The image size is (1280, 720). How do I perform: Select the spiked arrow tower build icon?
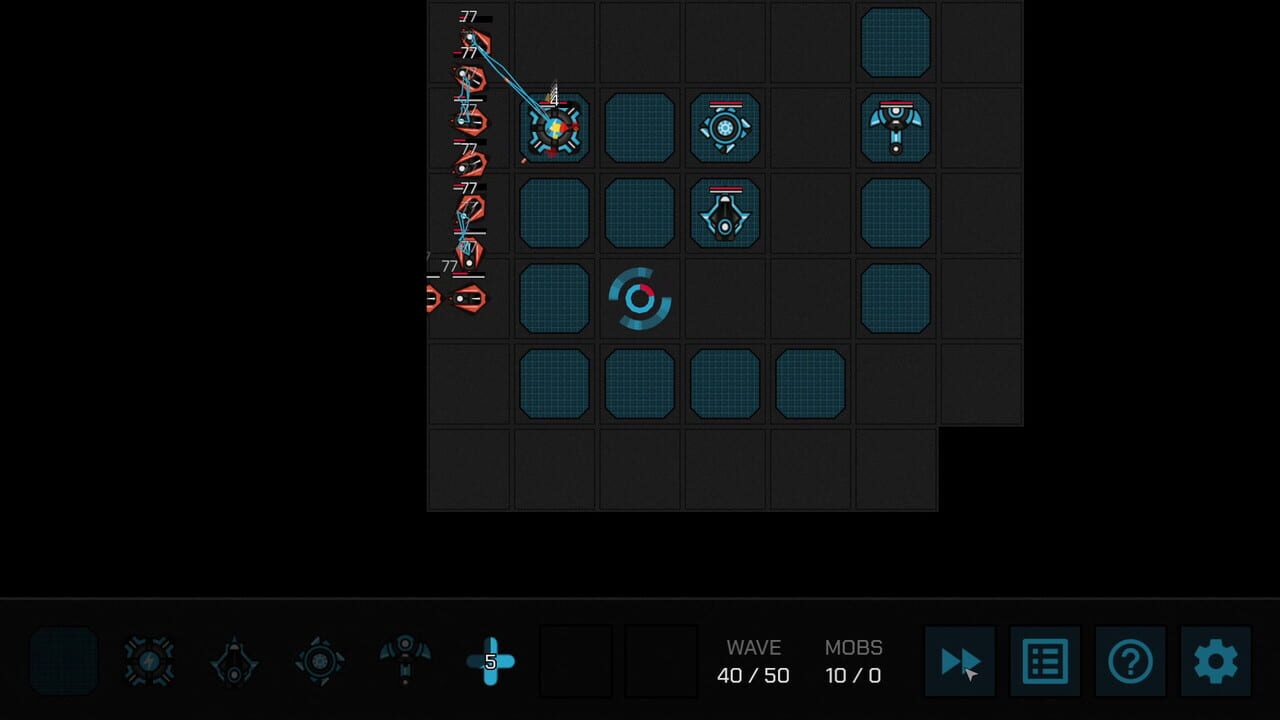(234, 662)
